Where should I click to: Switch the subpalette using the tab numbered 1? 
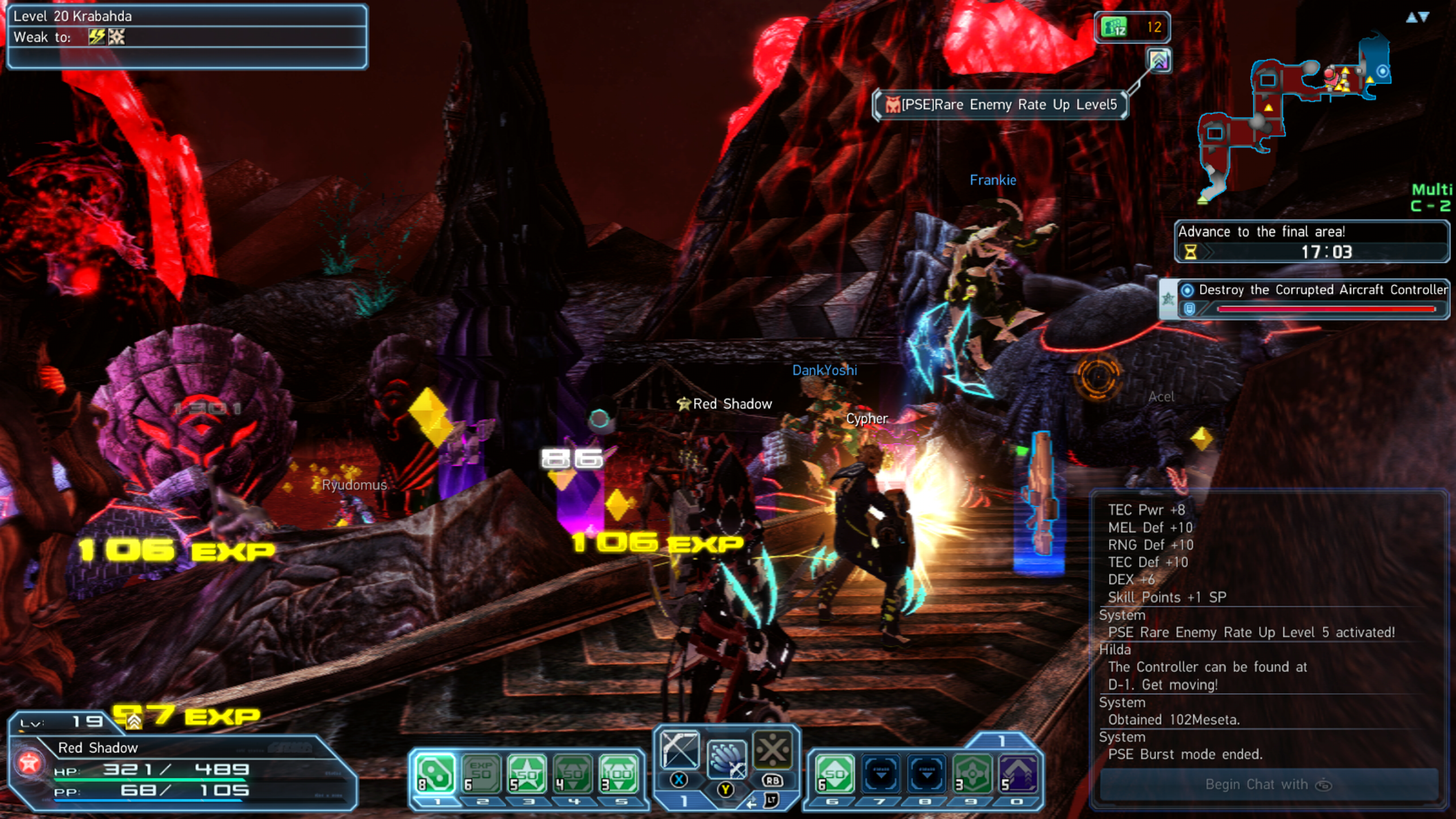click(x=1001, y=740)
